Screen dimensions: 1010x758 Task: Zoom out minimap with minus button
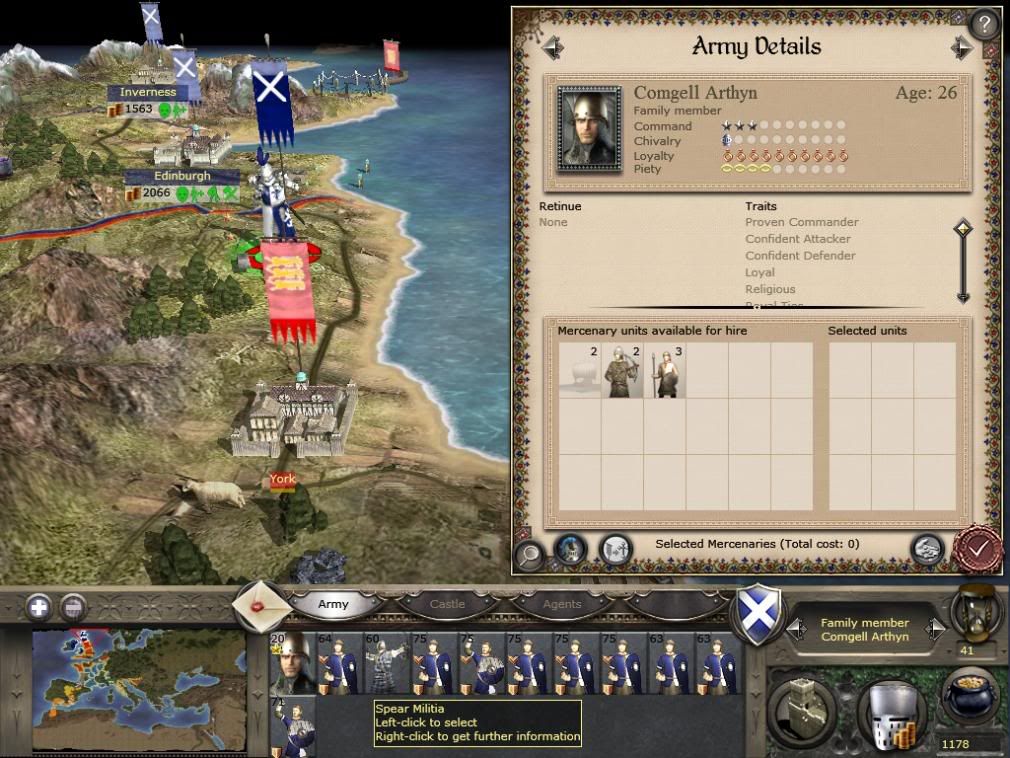[x=72, y=606]
